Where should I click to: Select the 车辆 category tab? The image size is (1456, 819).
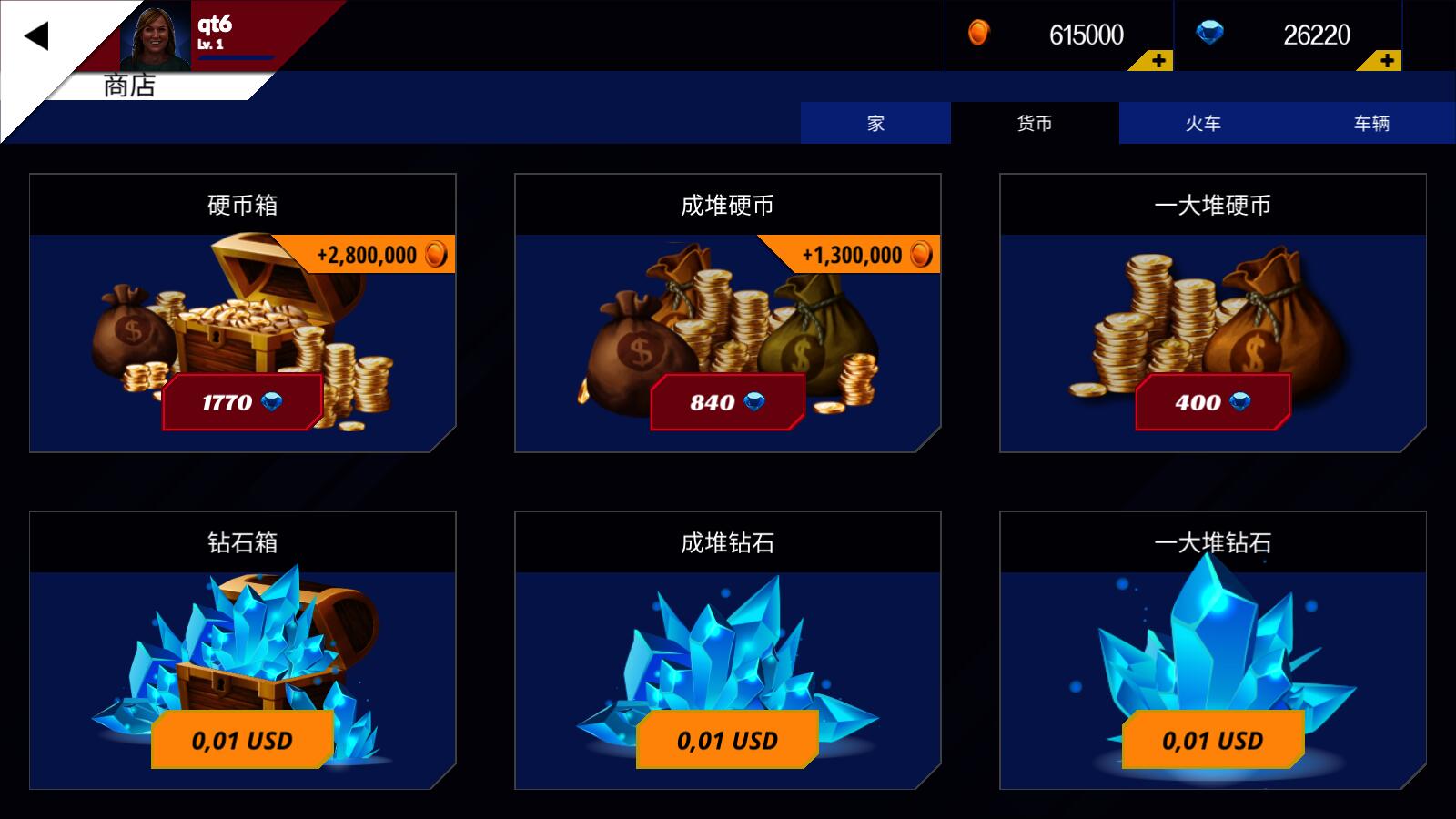pyautogui.click(x=1370, y=124)
